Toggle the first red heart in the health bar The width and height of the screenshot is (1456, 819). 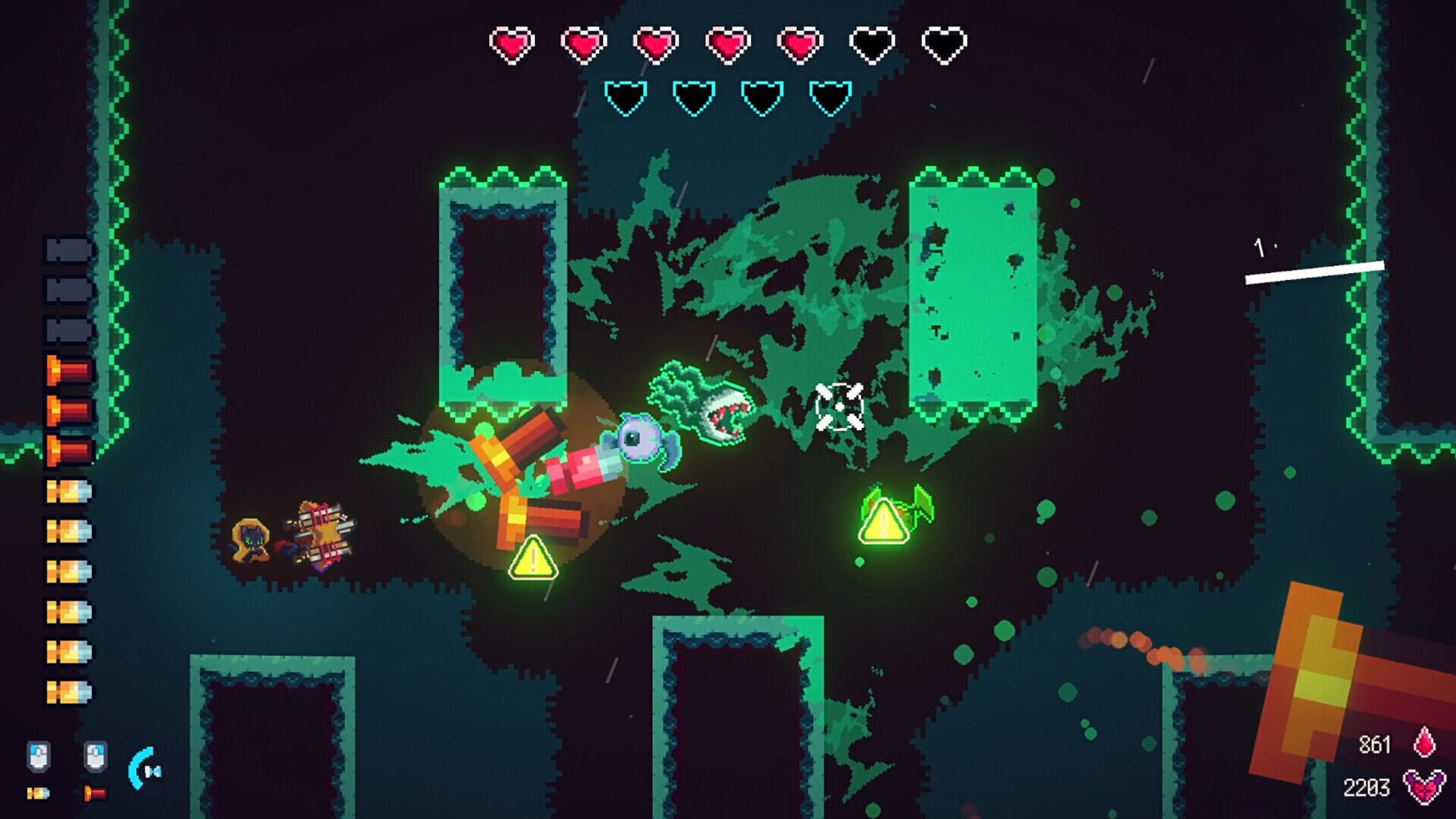pyautogui.click(x=513, y=44)
